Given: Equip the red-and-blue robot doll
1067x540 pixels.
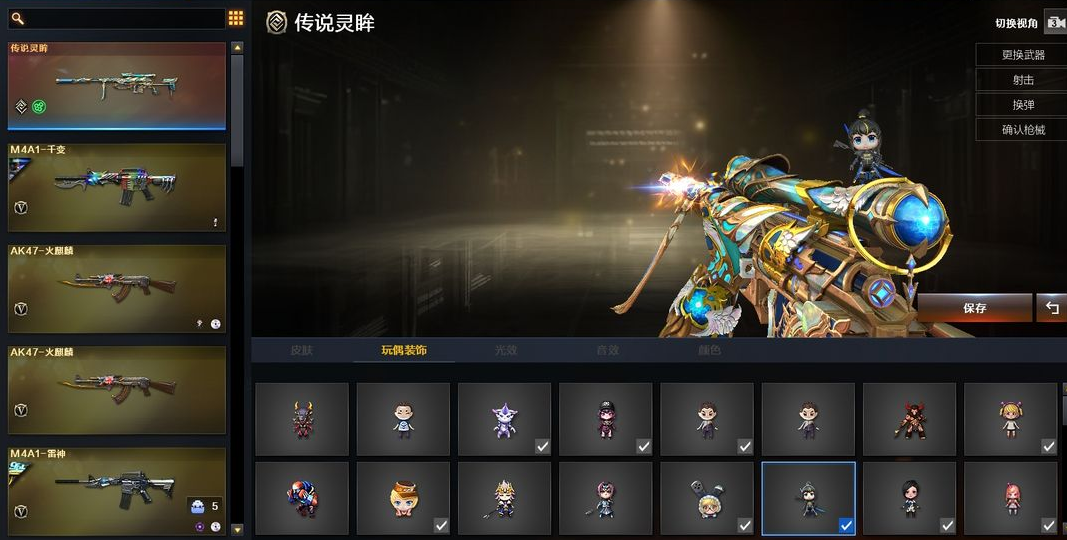Looking at the screenshot, I should 302,498.
